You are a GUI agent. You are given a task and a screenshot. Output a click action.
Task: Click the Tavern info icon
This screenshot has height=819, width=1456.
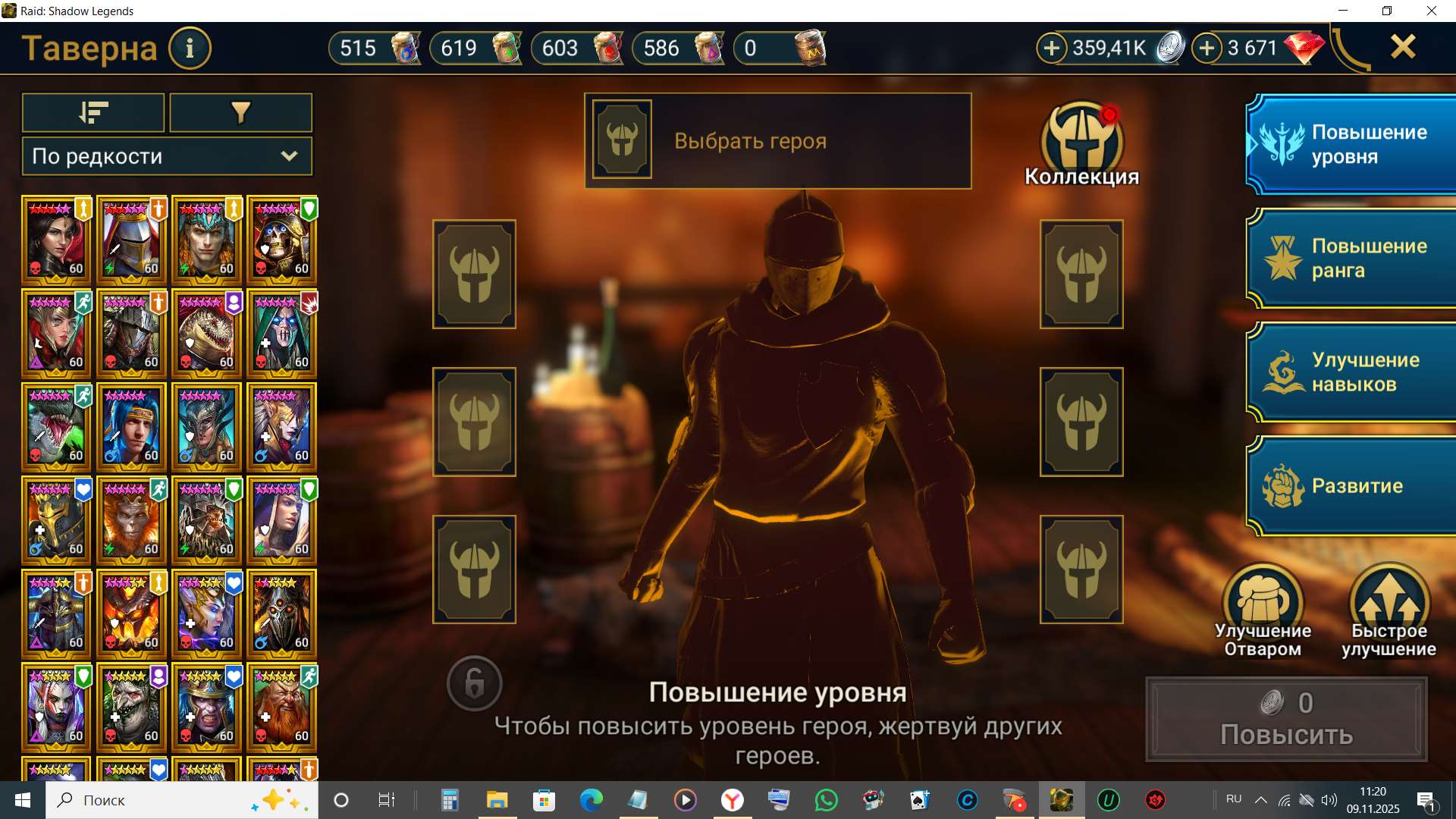coord(189,48)
